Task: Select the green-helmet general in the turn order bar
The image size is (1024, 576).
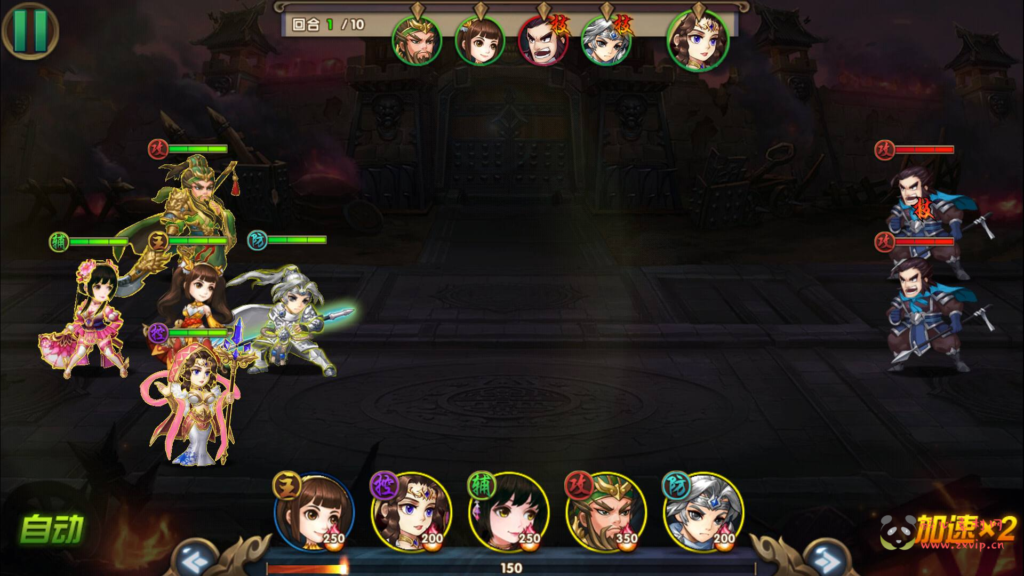Action: point(416,41)
